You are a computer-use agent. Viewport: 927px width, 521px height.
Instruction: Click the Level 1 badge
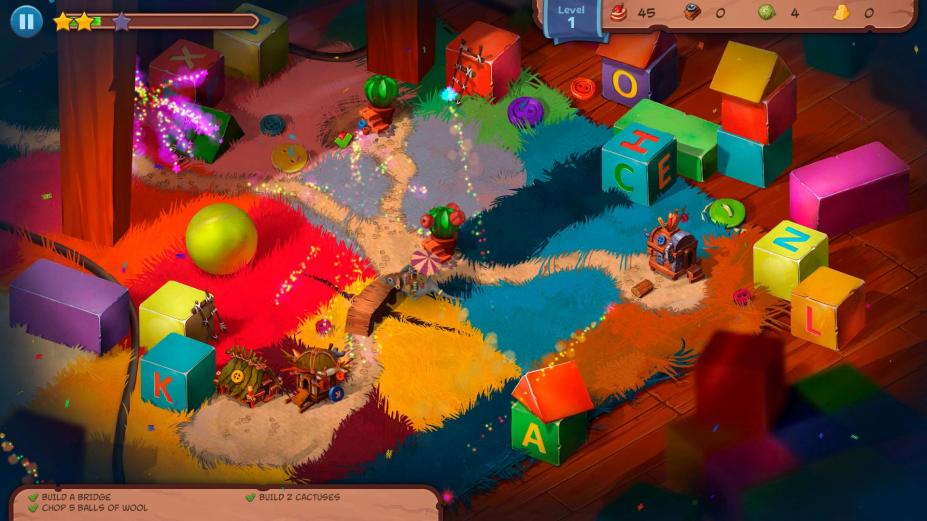571,16
